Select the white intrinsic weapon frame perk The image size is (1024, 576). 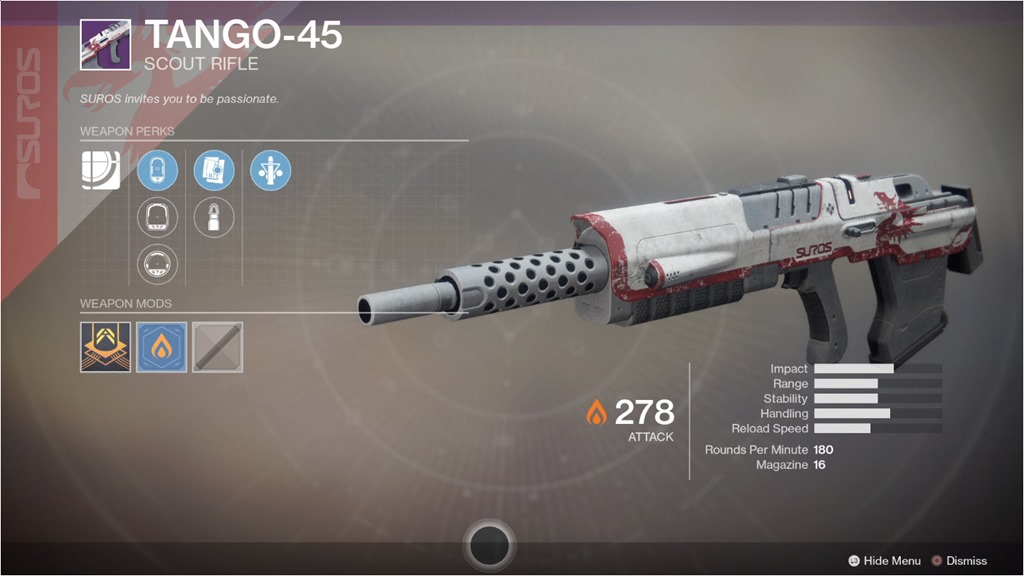[x=101, y=170]
